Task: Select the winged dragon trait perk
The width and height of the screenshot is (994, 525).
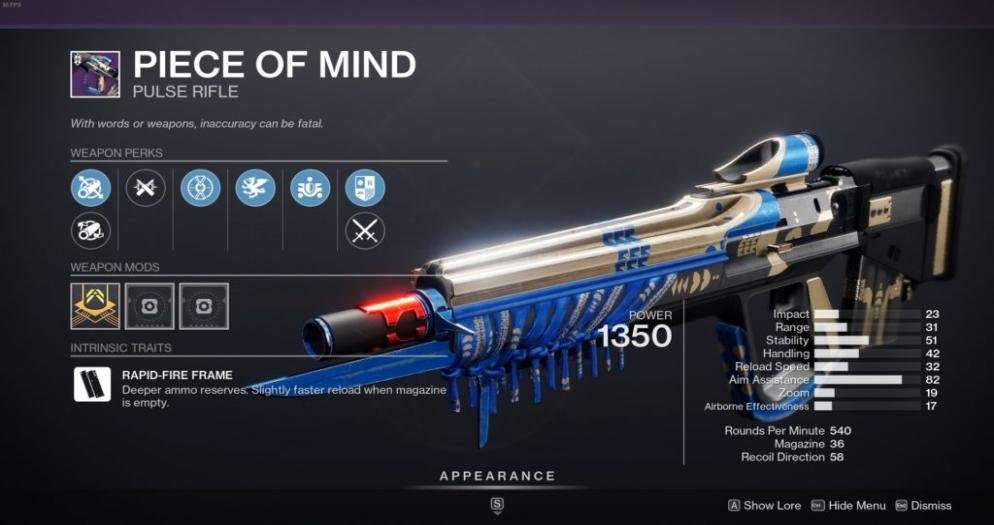Action: pyautogui.click(x=255, y=187)
